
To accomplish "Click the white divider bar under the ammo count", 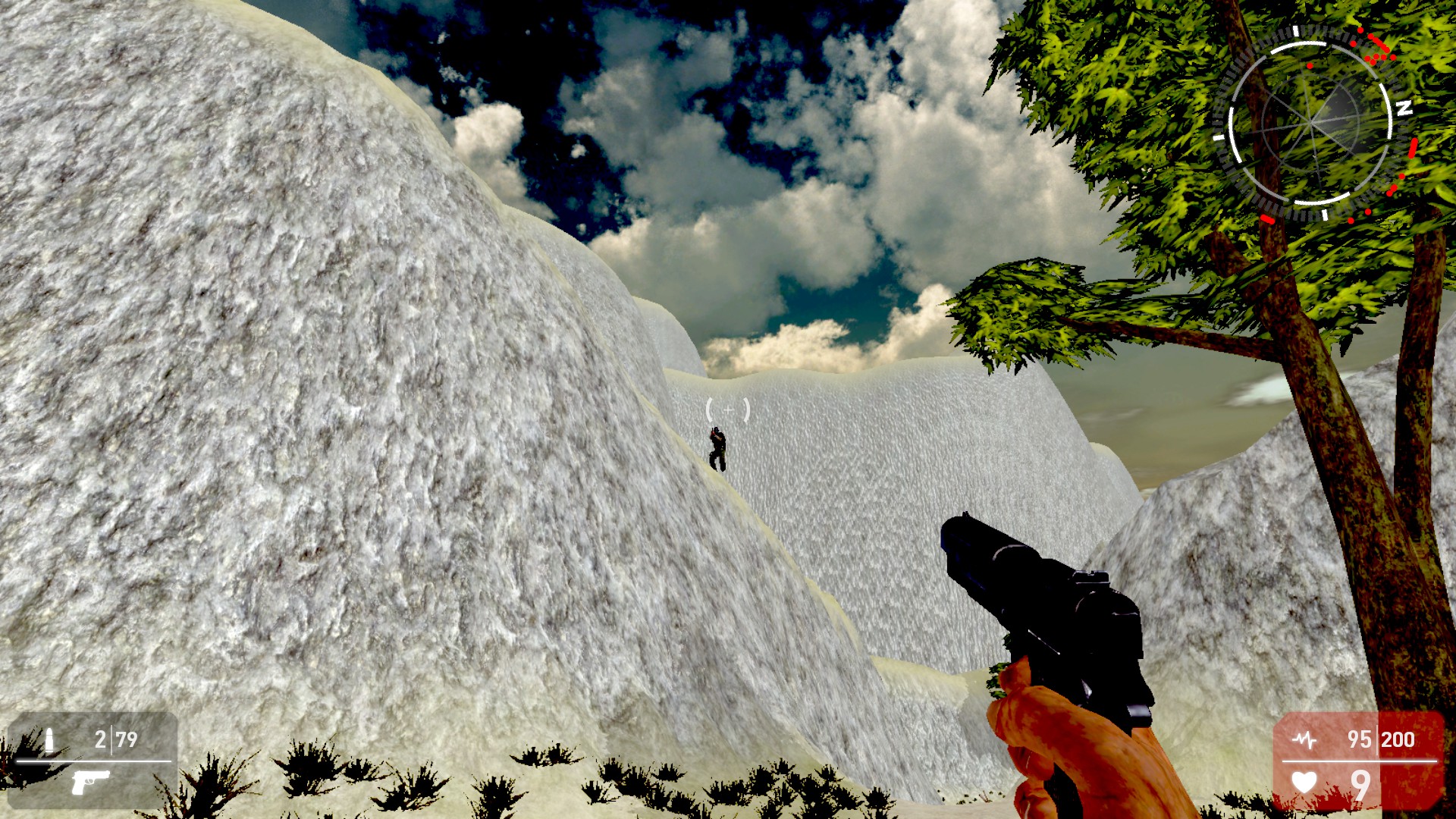I will pos(95,761).
